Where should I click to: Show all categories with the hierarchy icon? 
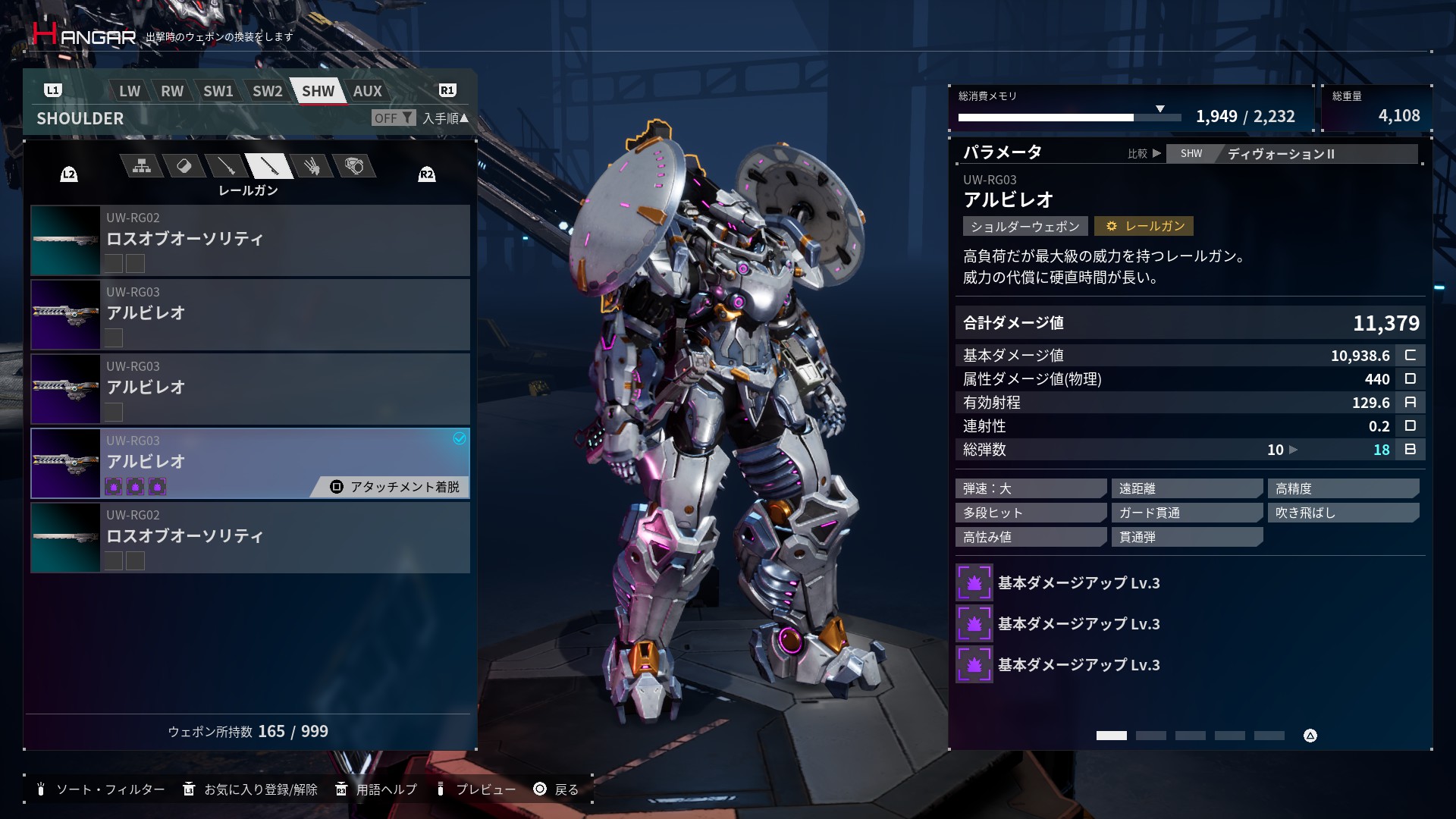pos(142,166)
